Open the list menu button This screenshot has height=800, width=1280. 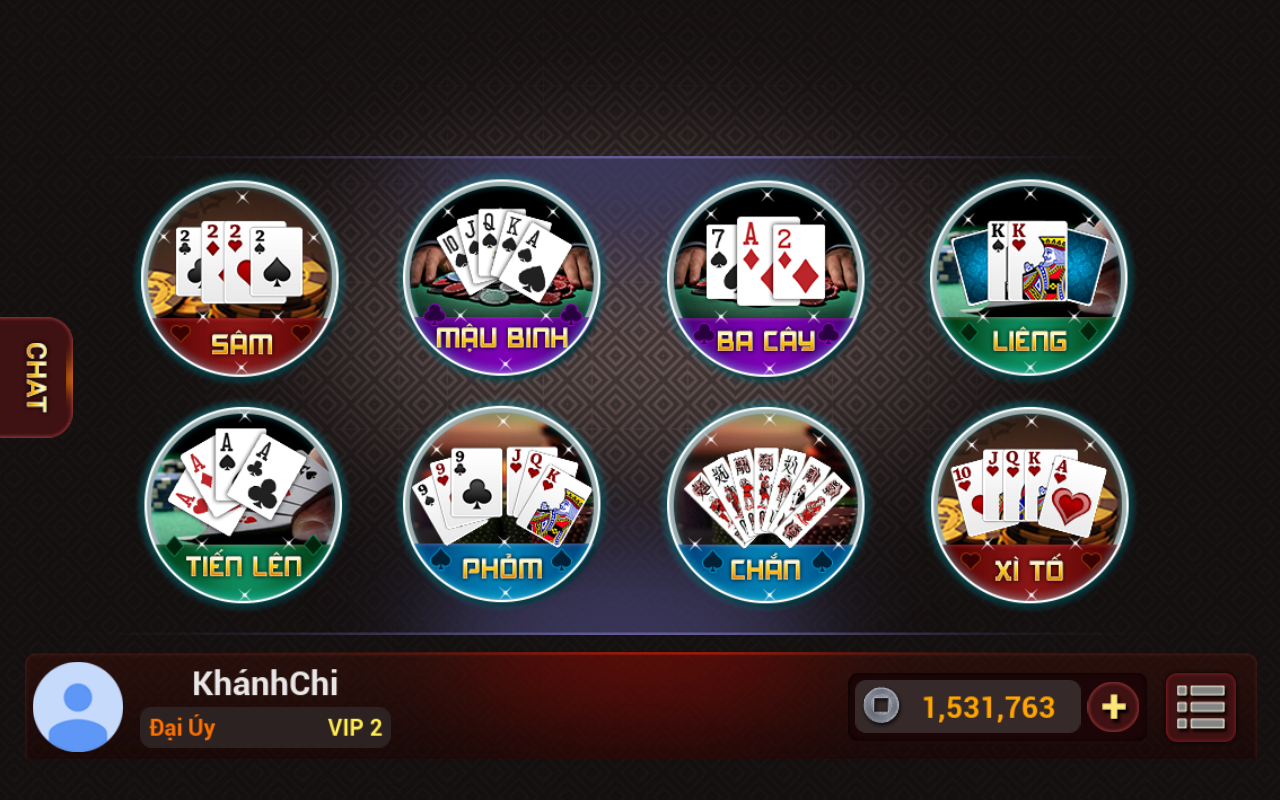tap(1200, 707)
